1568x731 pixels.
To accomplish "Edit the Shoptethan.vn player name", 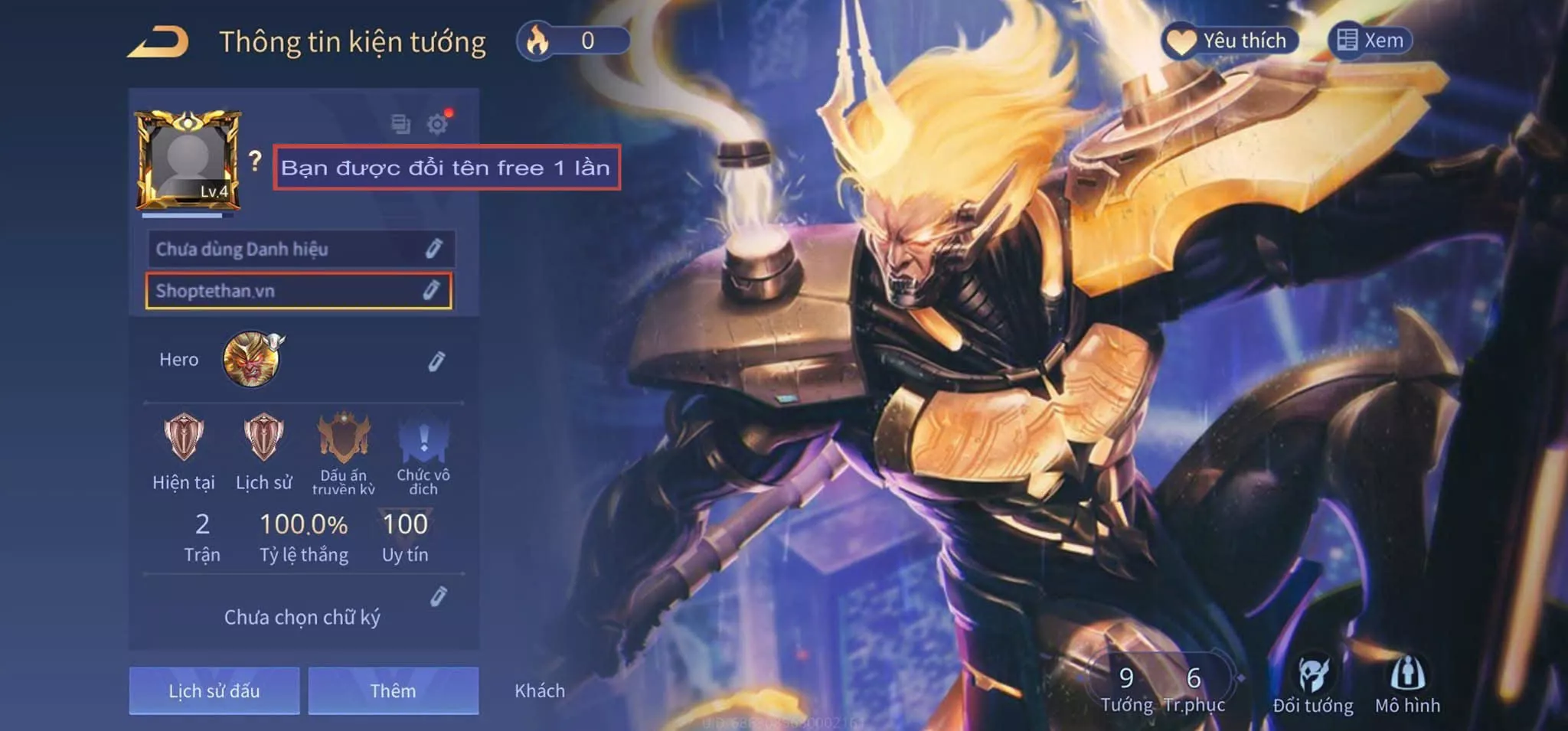I will (x=431, y=290).
